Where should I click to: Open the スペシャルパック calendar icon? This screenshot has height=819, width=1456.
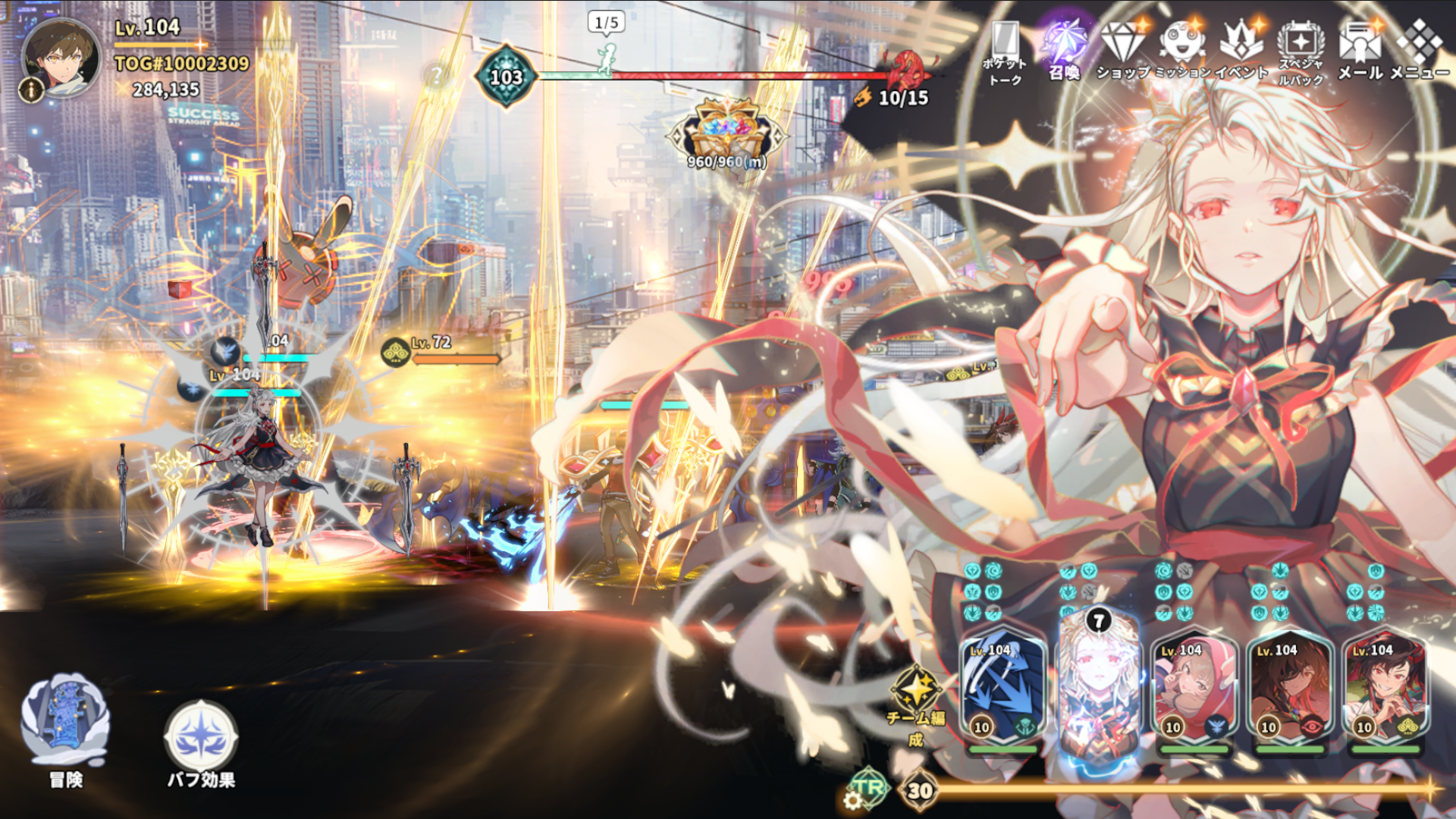[1301, 50]
